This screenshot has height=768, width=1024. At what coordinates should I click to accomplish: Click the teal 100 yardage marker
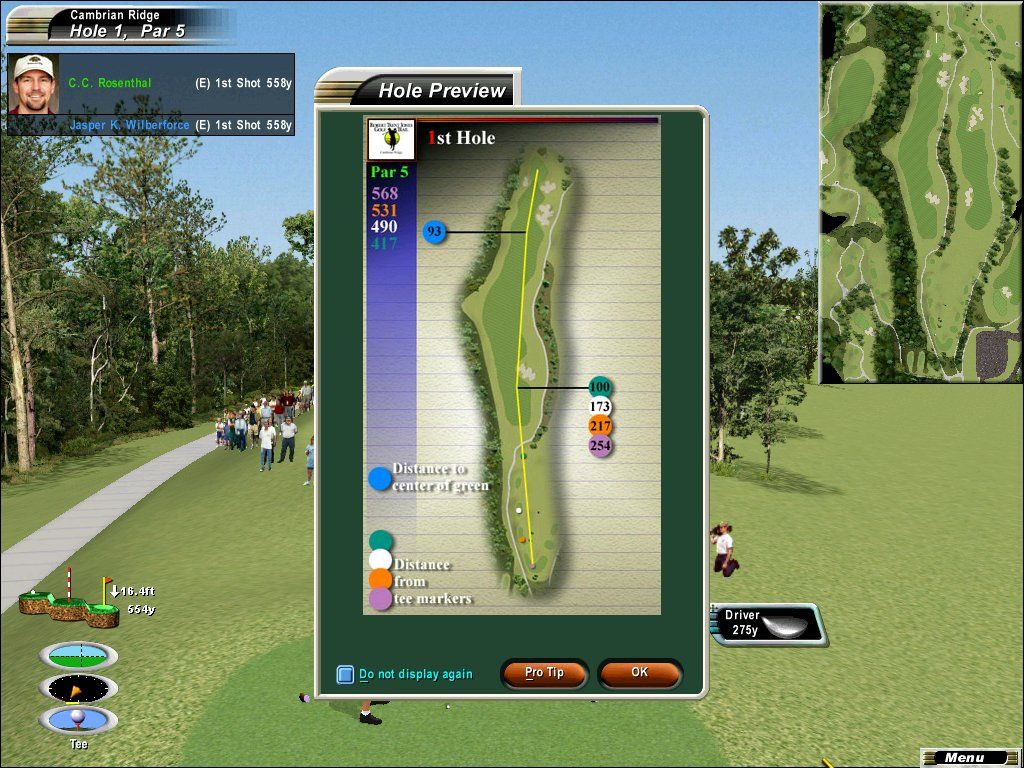[x=600, y=387]
